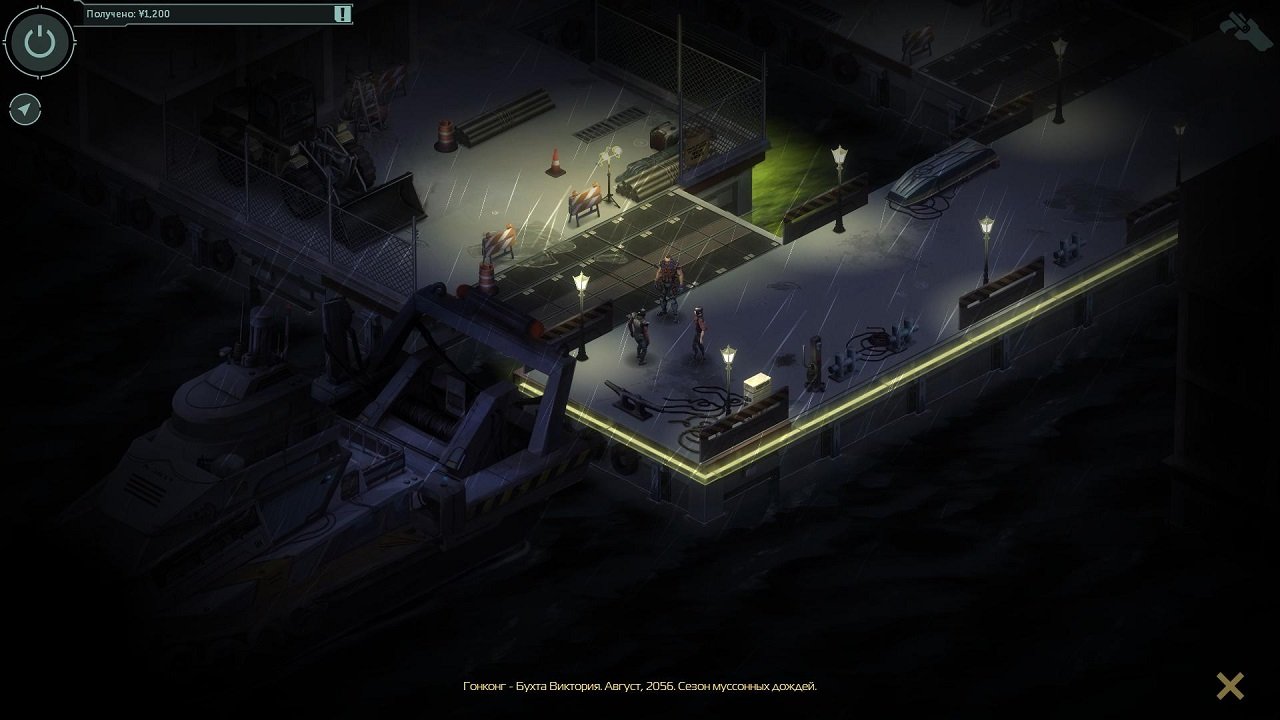Click the location caption text at screen bottom
1280x720 pixels.
tap(640, 687)
